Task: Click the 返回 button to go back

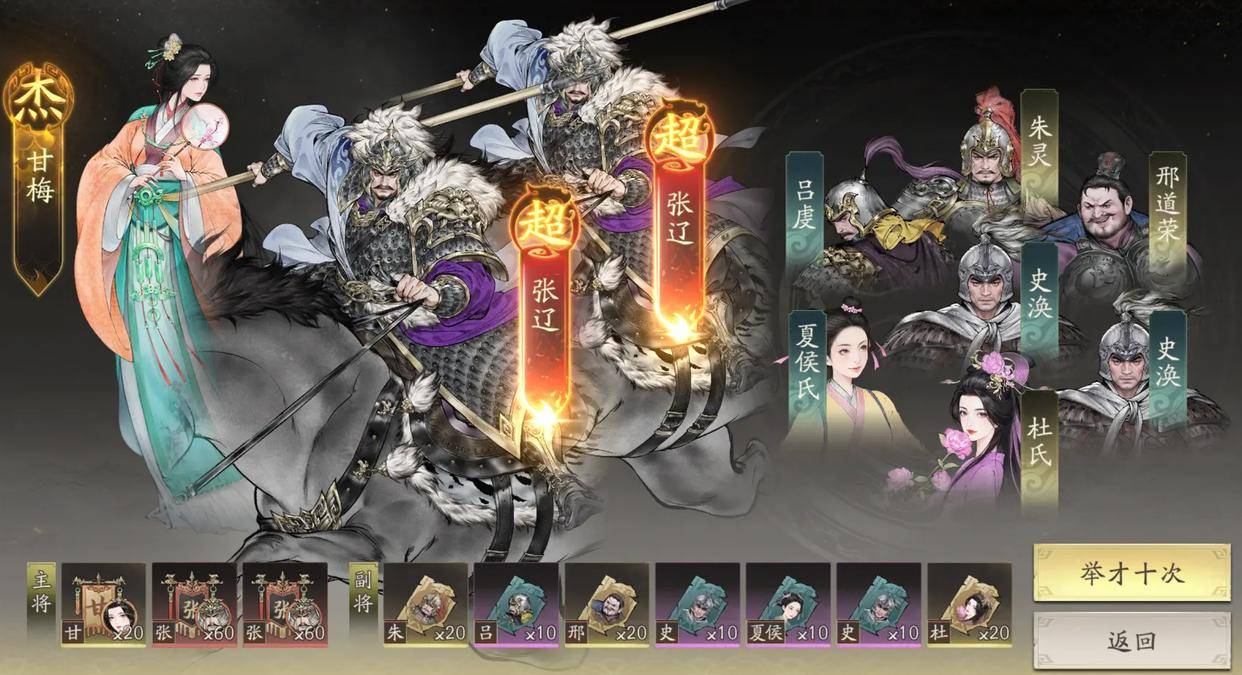Action: tap(1131, 641)
